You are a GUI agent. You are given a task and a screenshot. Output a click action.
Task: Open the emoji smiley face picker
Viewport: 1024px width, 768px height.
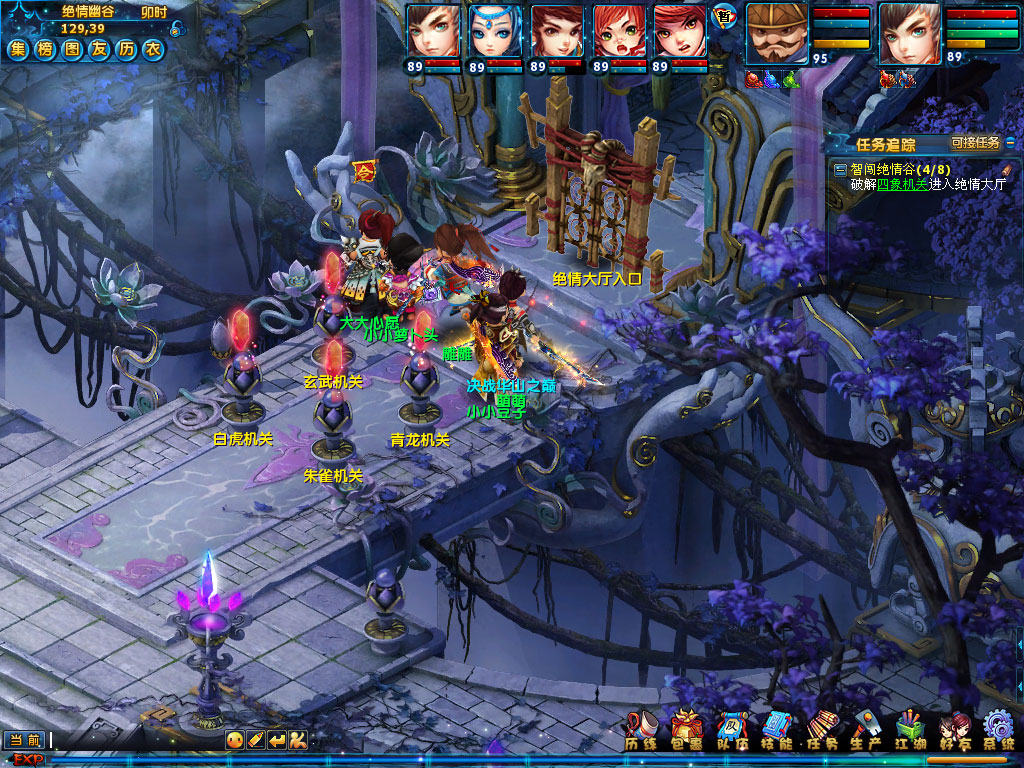coord(234,740)
